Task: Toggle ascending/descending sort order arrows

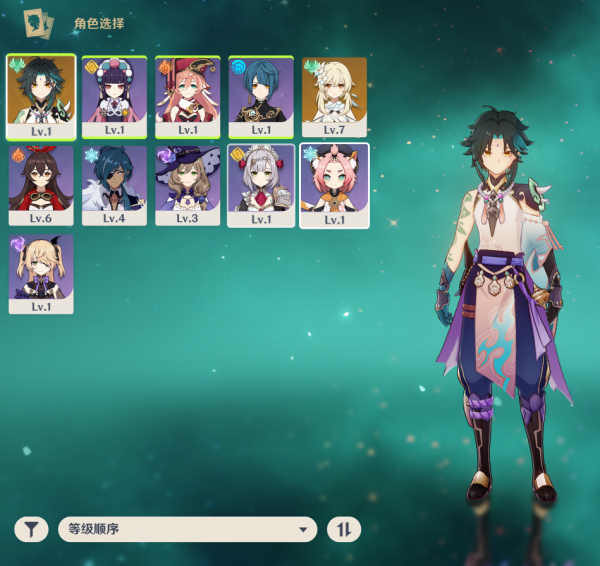Action: pyautogui.click(x=344, y=529)
